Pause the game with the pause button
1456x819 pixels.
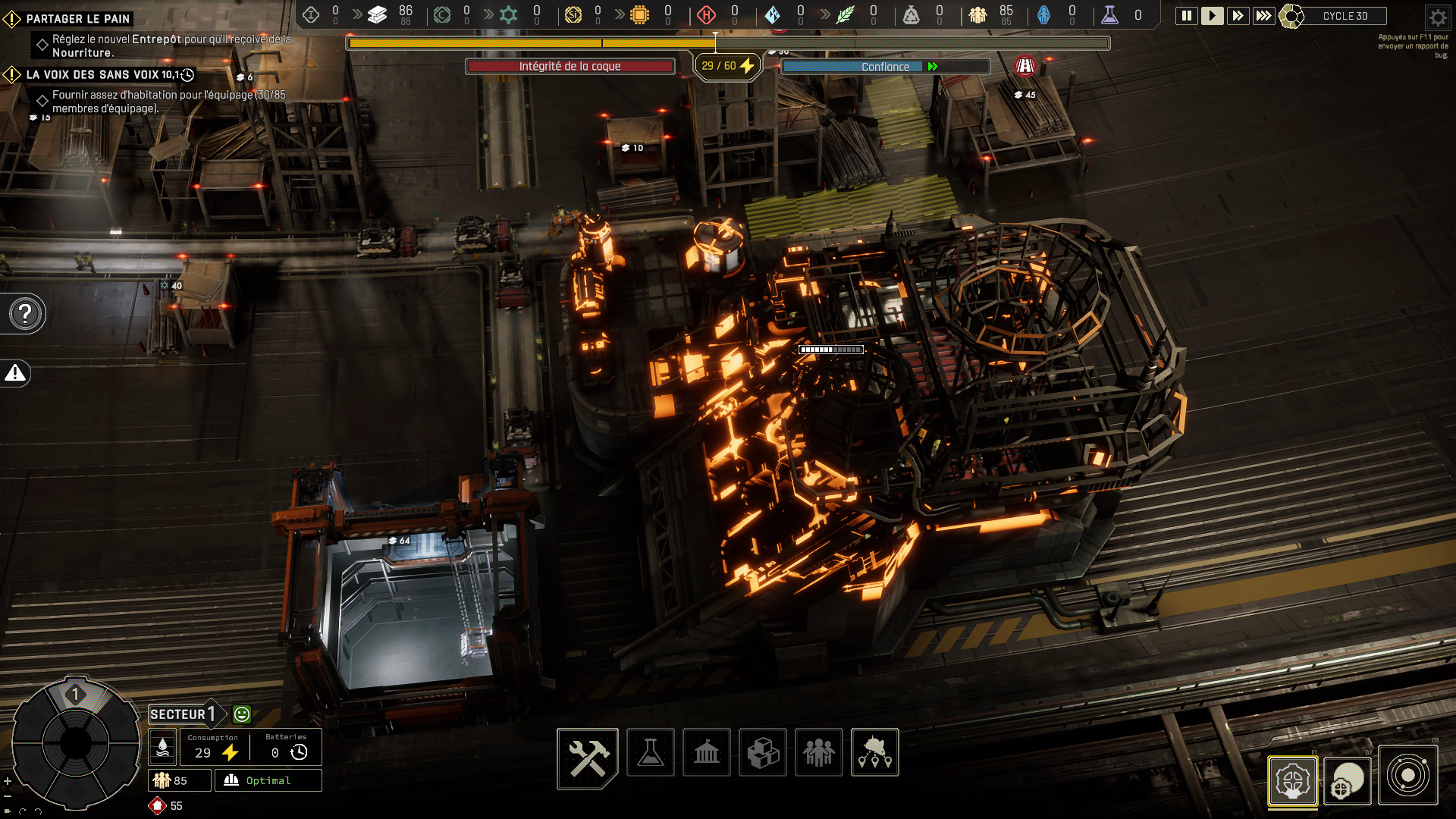[x=1186, y=16]
